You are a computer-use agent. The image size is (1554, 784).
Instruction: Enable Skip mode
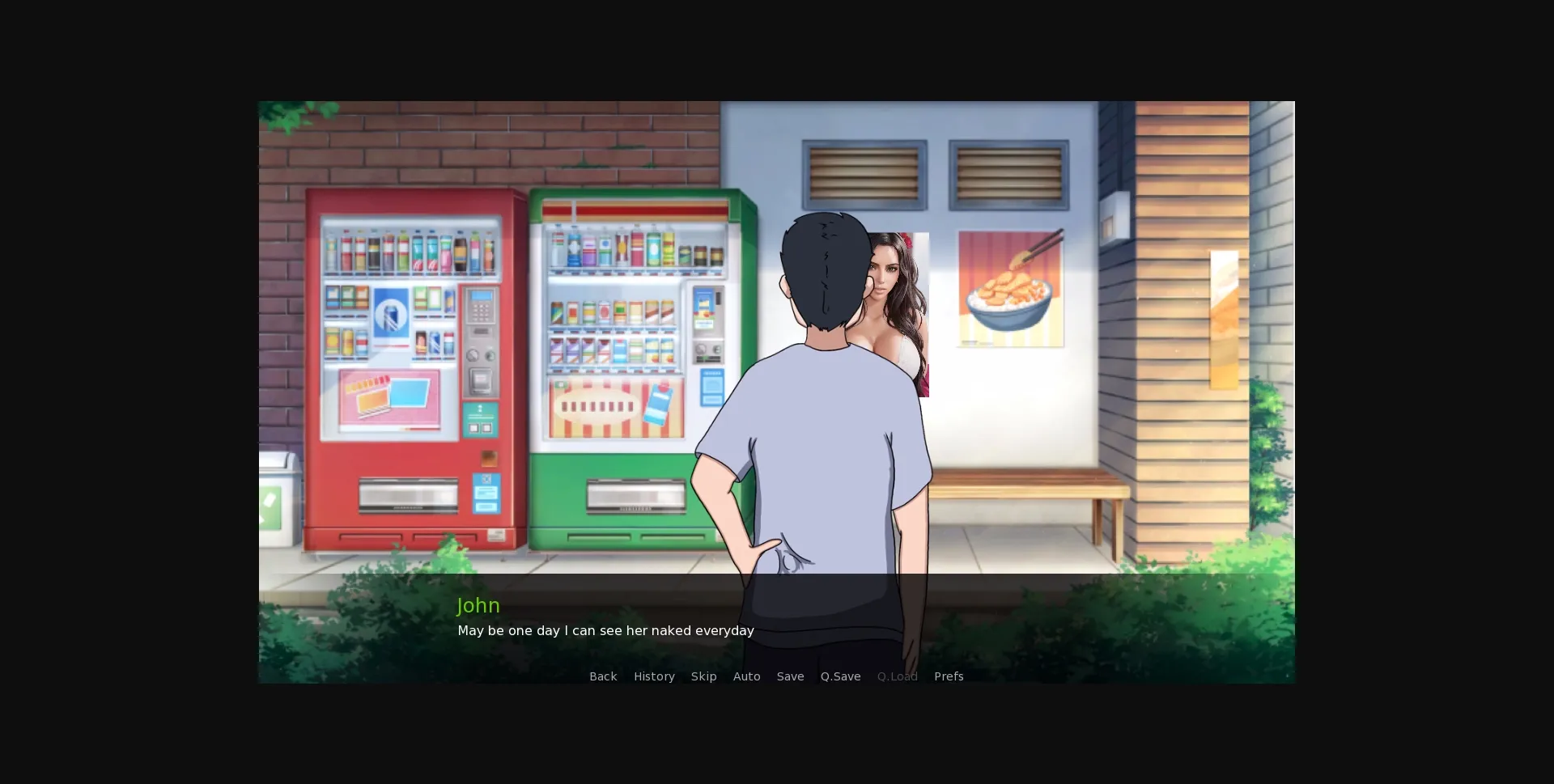[703, 676]
